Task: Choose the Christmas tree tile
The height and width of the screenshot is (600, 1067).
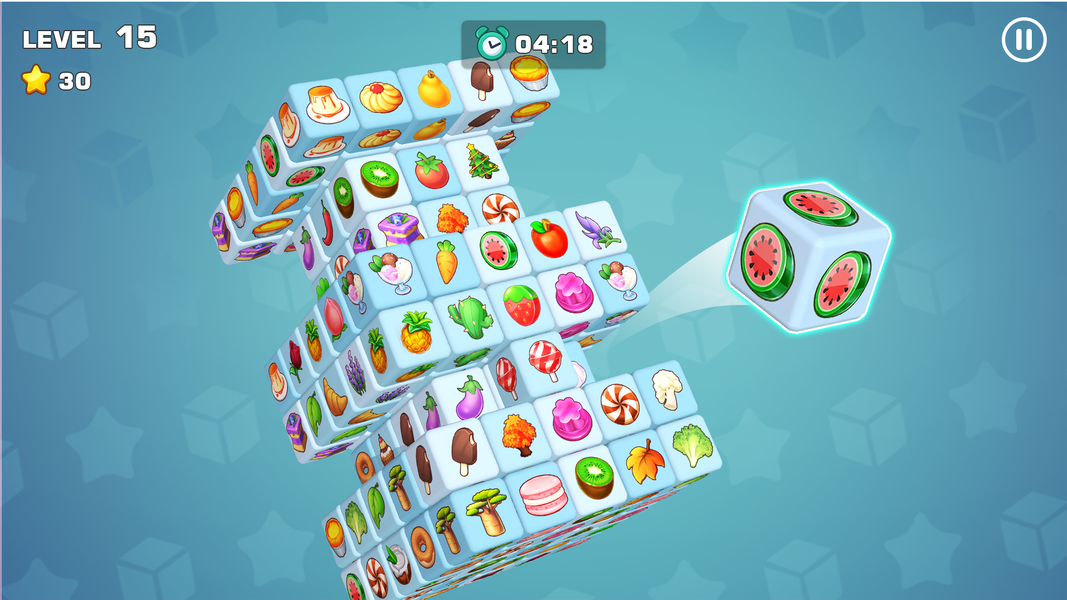Action: [x=481, y=161]
